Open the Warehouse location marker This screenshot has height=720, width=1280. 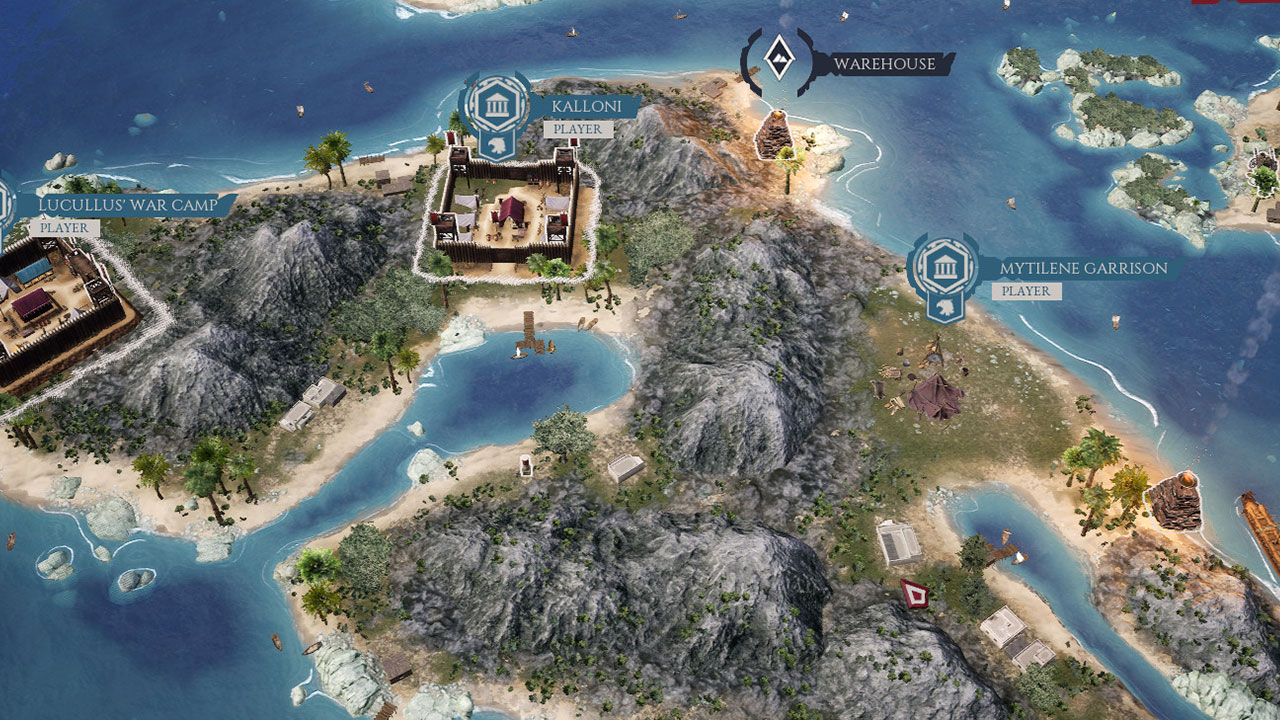tap(777, 61)
